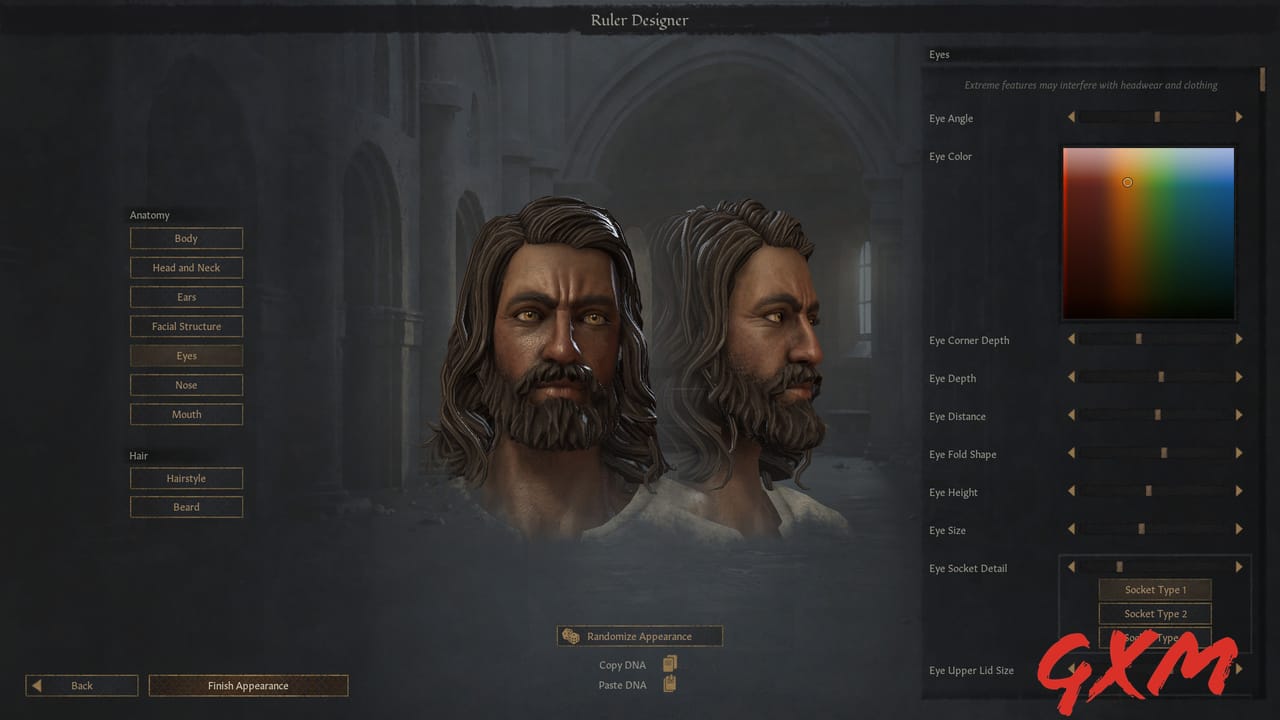Go Back from the Ruler Designer
The height and width of the screenshot is (720, 1280).
[81, 685]
